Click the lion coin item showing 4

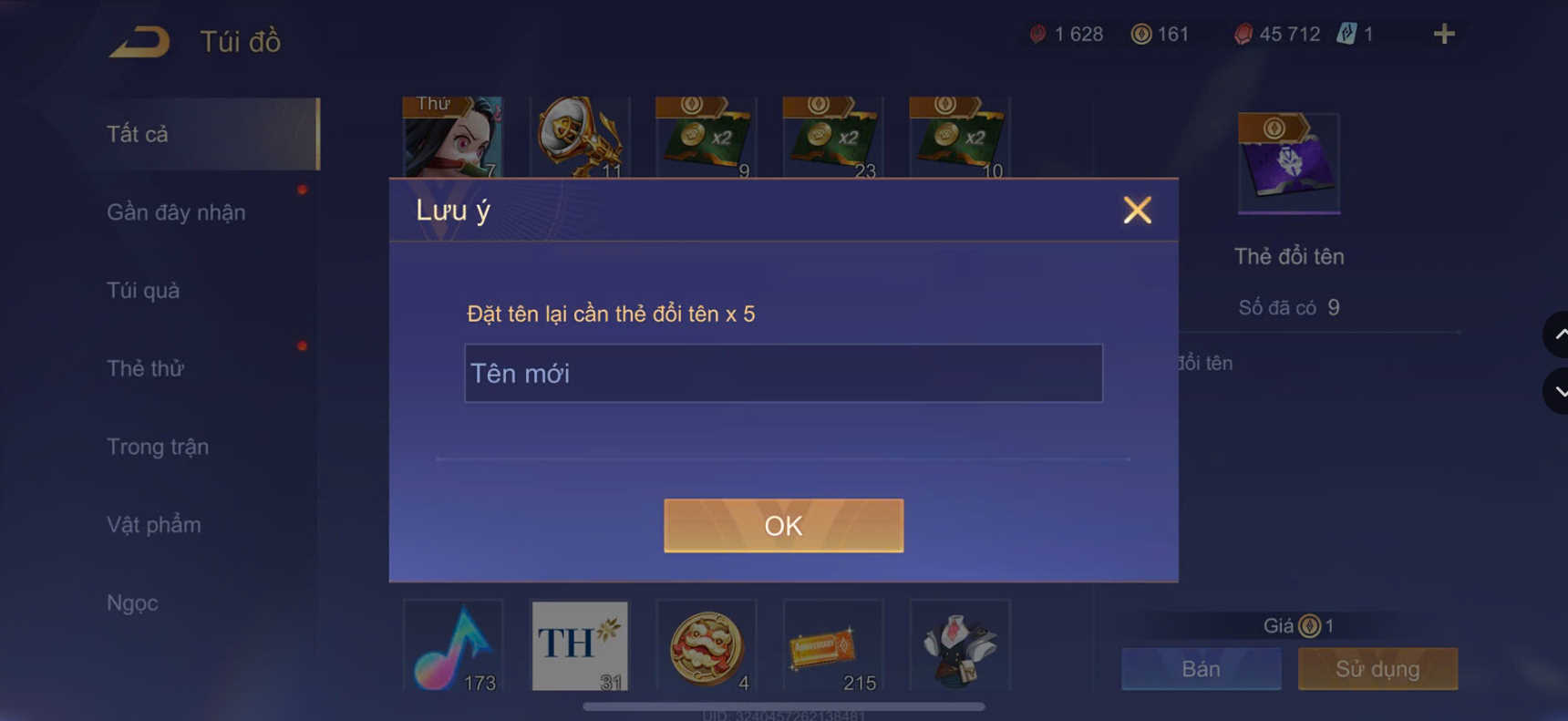pos(706,647)
